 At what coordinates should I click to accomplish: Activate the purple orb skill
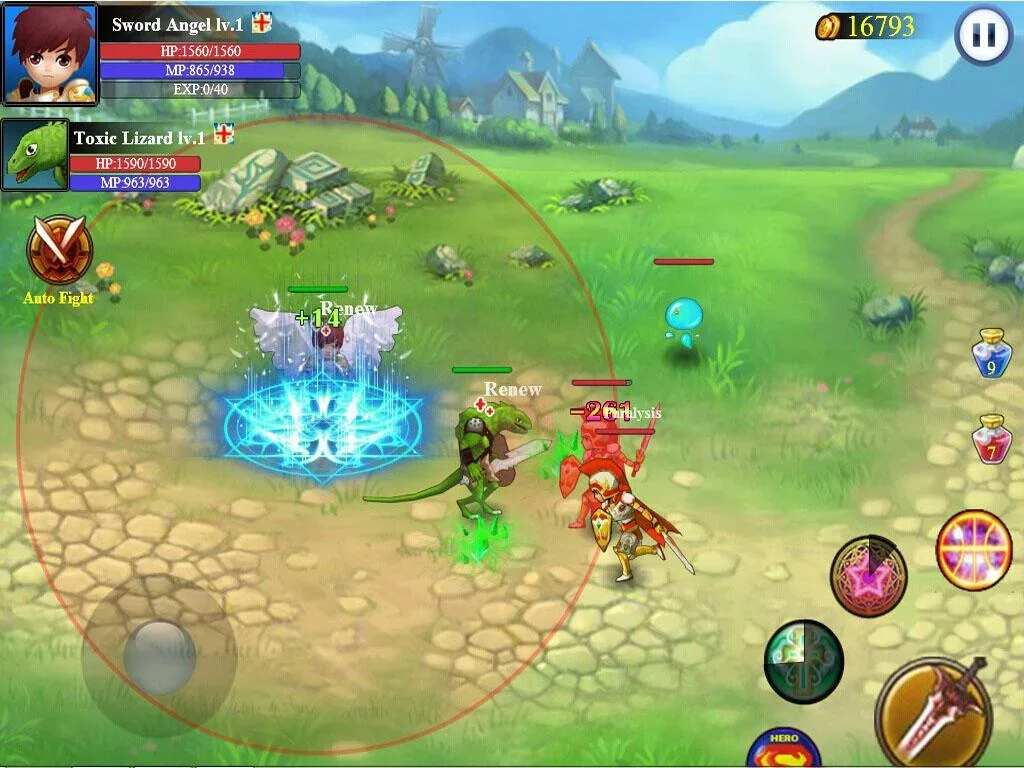pos(974,550)
